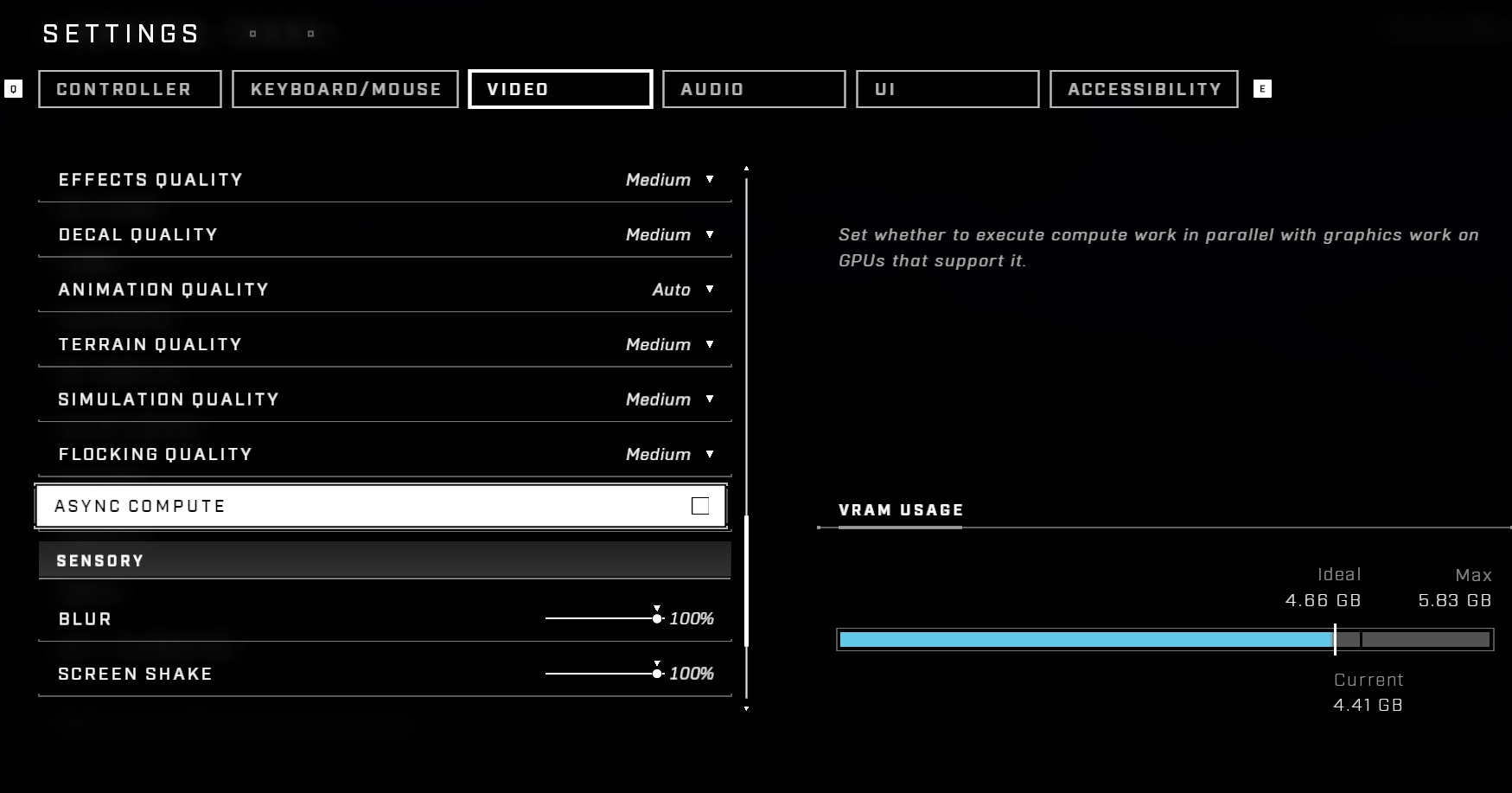Switch to the Audio tab
Screen dimensions: 1512x793
pos(753,89)
